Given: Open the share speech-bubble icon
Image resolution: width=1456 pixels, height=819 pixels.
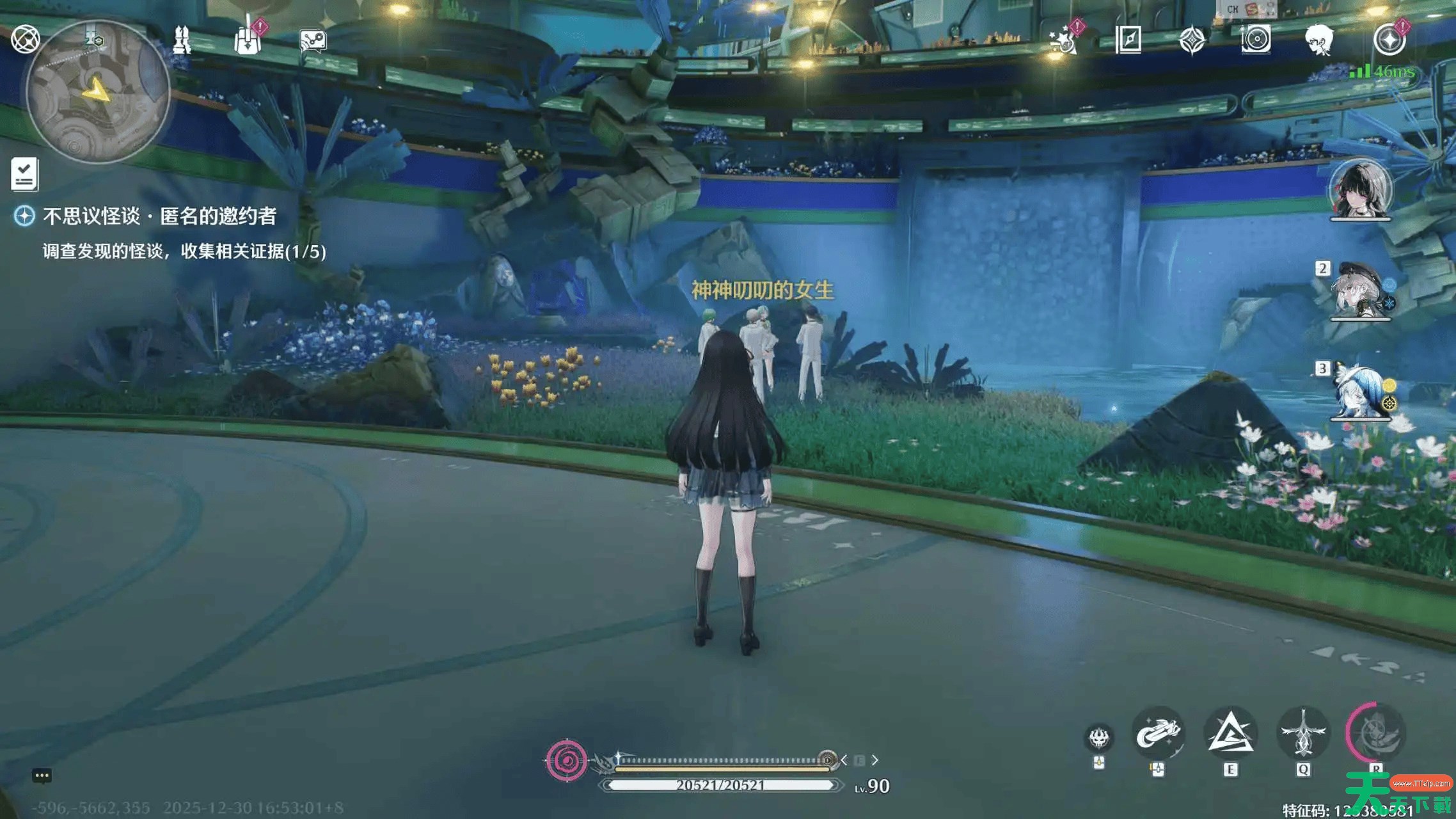Looking at the screenshot, I should click(x=313, y=41).
